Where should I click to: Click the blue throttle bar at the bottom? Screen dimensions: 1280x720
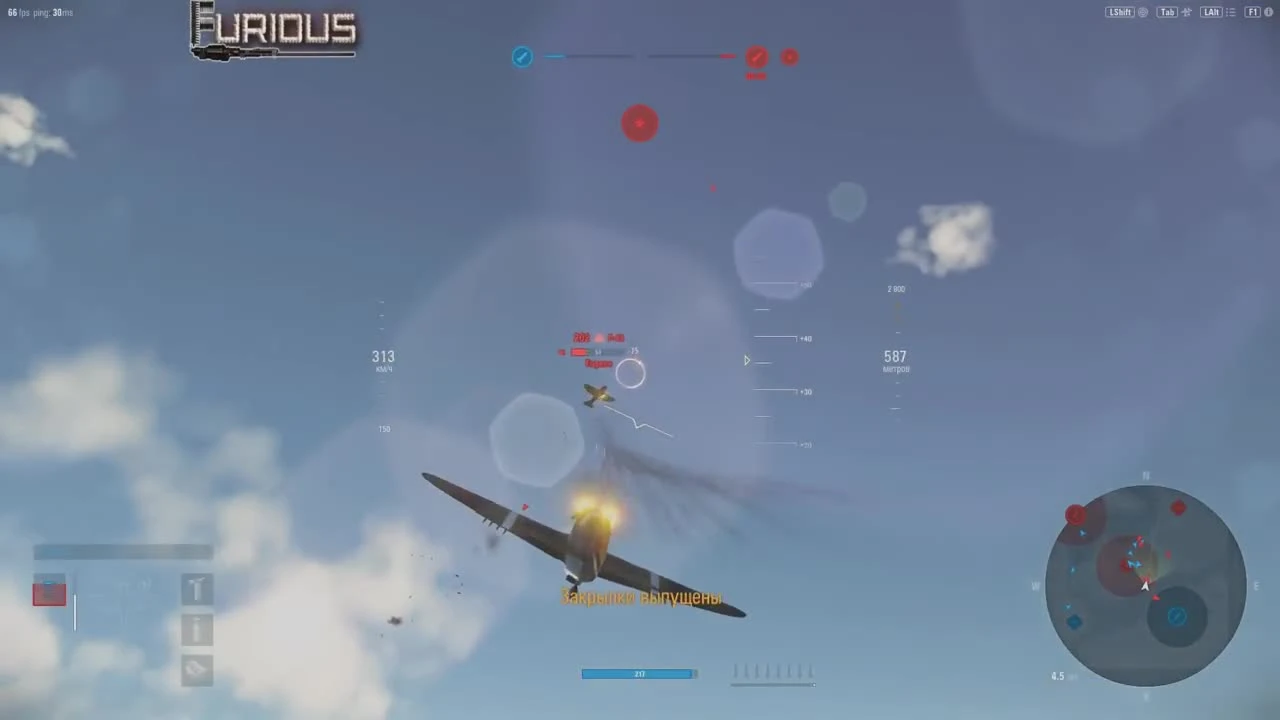point(639,673)
